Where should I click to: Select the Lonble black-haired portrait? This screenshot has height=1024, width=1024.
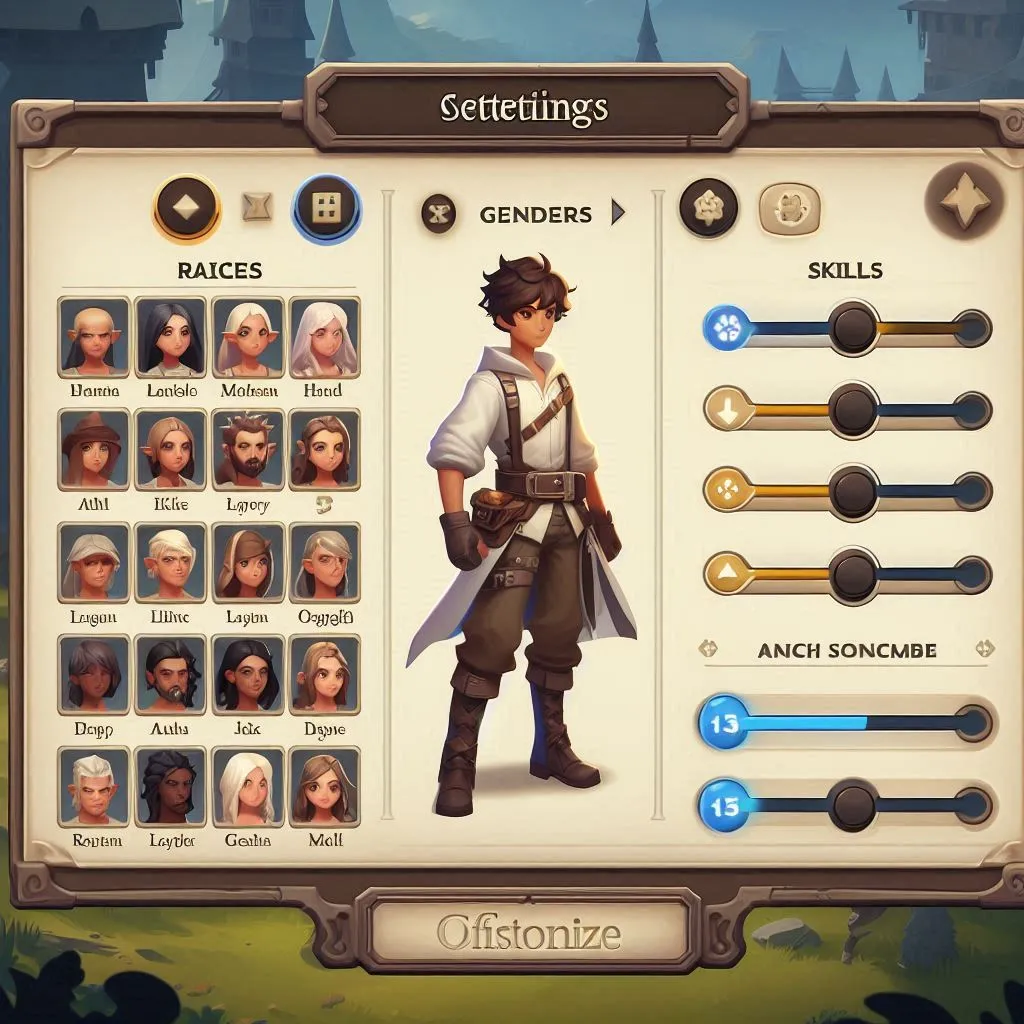point(171,335)
